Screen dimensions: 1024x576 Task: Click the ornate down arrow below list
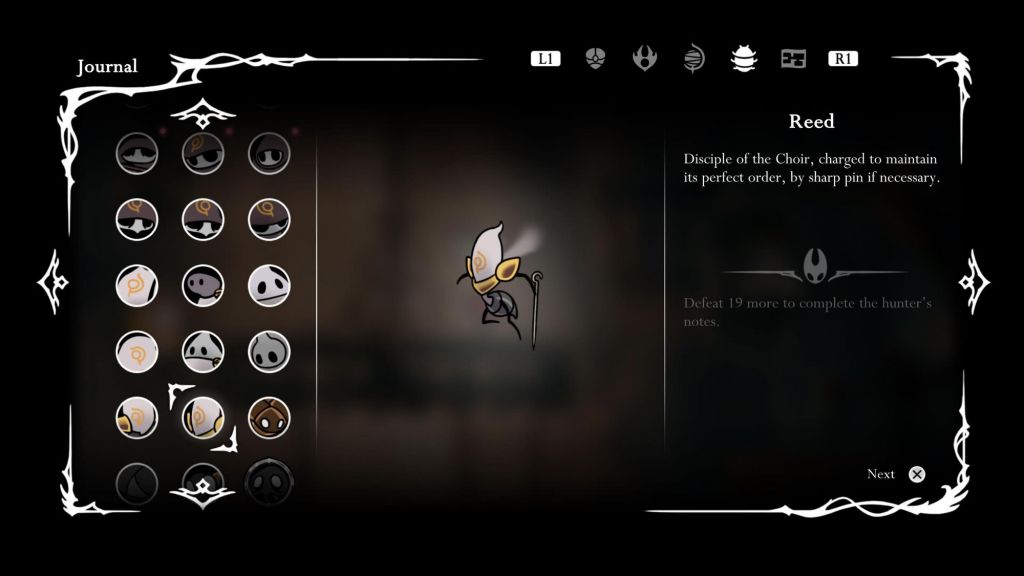(203, 489)
